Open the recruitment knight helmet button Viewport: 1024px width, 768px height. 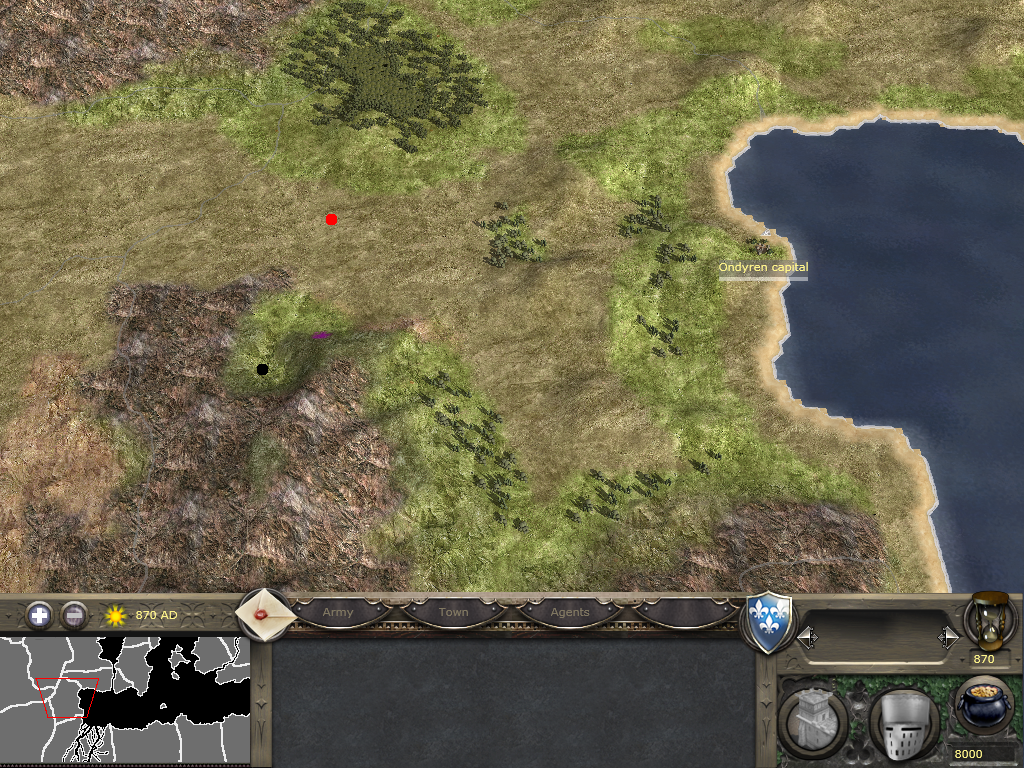coord(903,724)
